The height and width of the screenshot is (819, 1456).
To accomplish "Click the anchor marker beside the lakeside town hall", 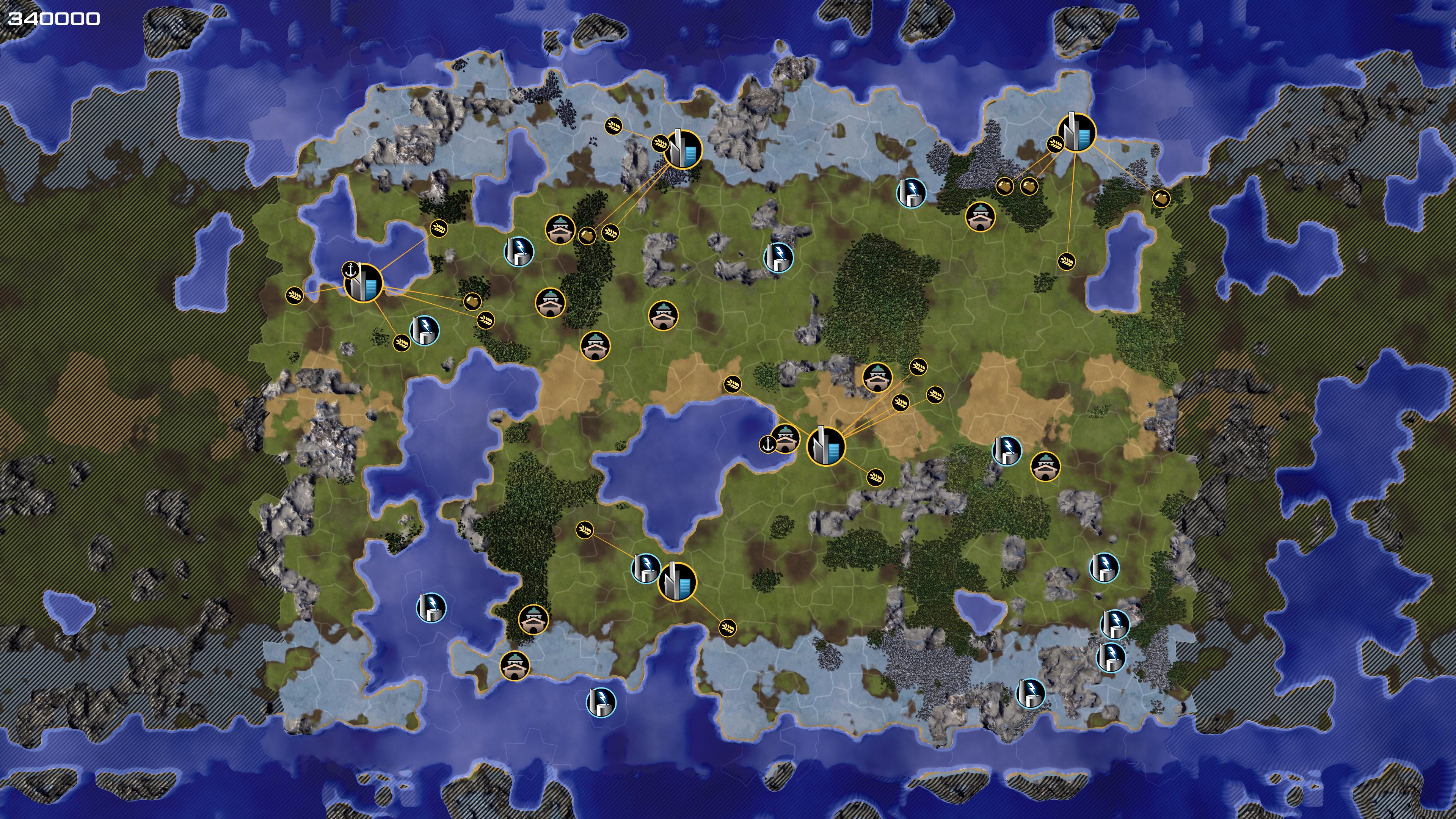I will click(x=767, y=444).
